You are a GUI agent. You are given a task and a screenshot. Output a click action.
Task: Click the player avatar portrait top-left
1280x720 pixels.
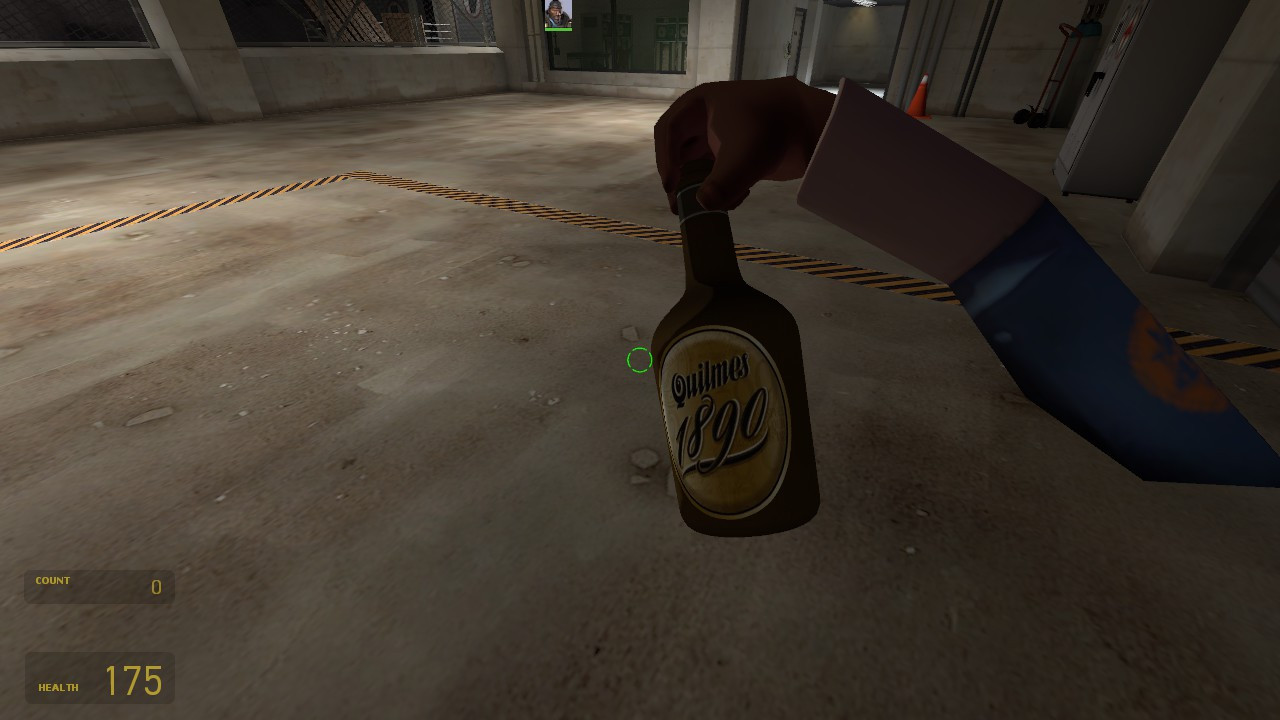[558, 12]
